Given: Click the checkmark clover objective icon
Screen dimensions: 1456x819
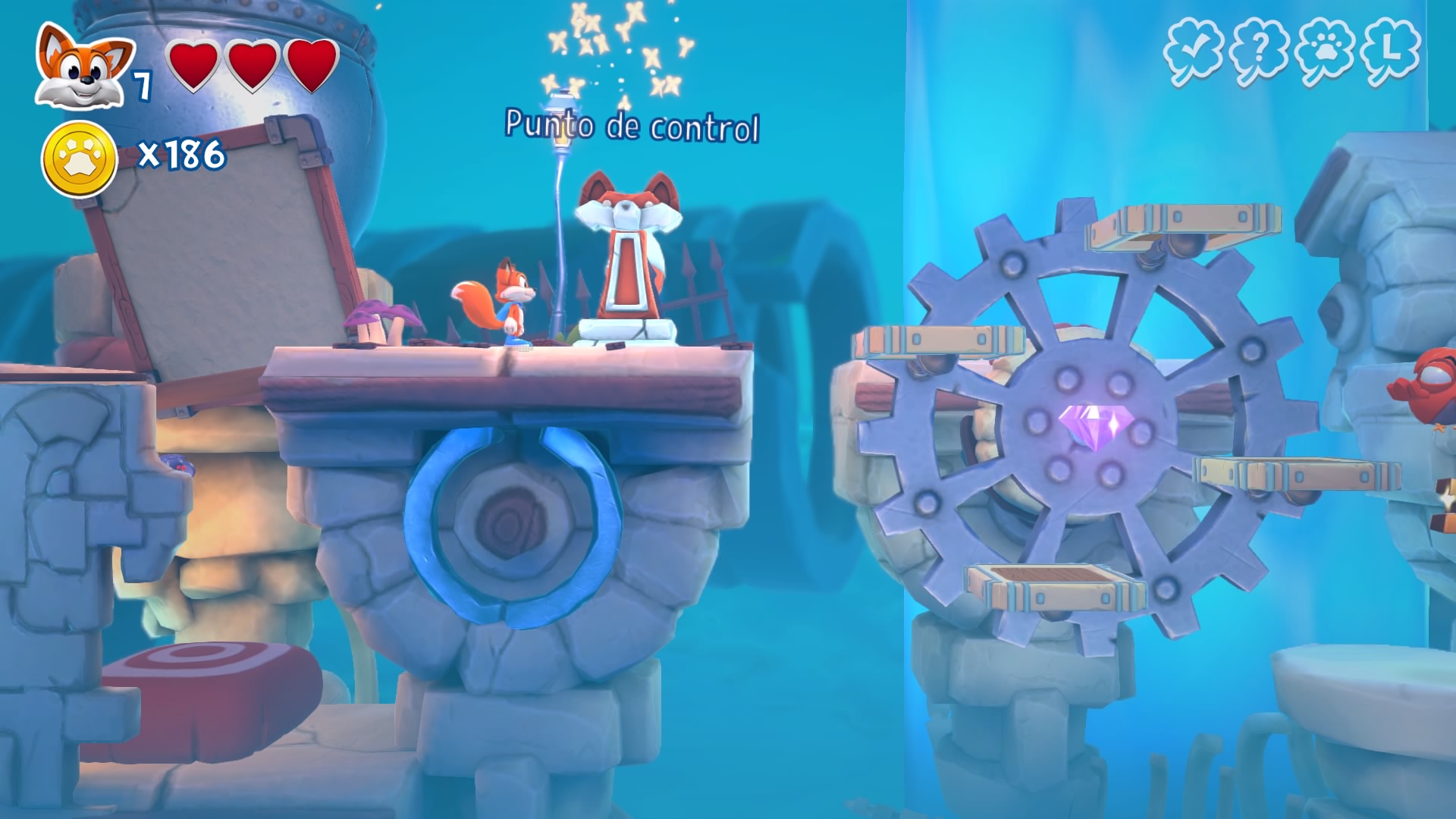Looking at the screenshot, I should [x=1193, y=52].
